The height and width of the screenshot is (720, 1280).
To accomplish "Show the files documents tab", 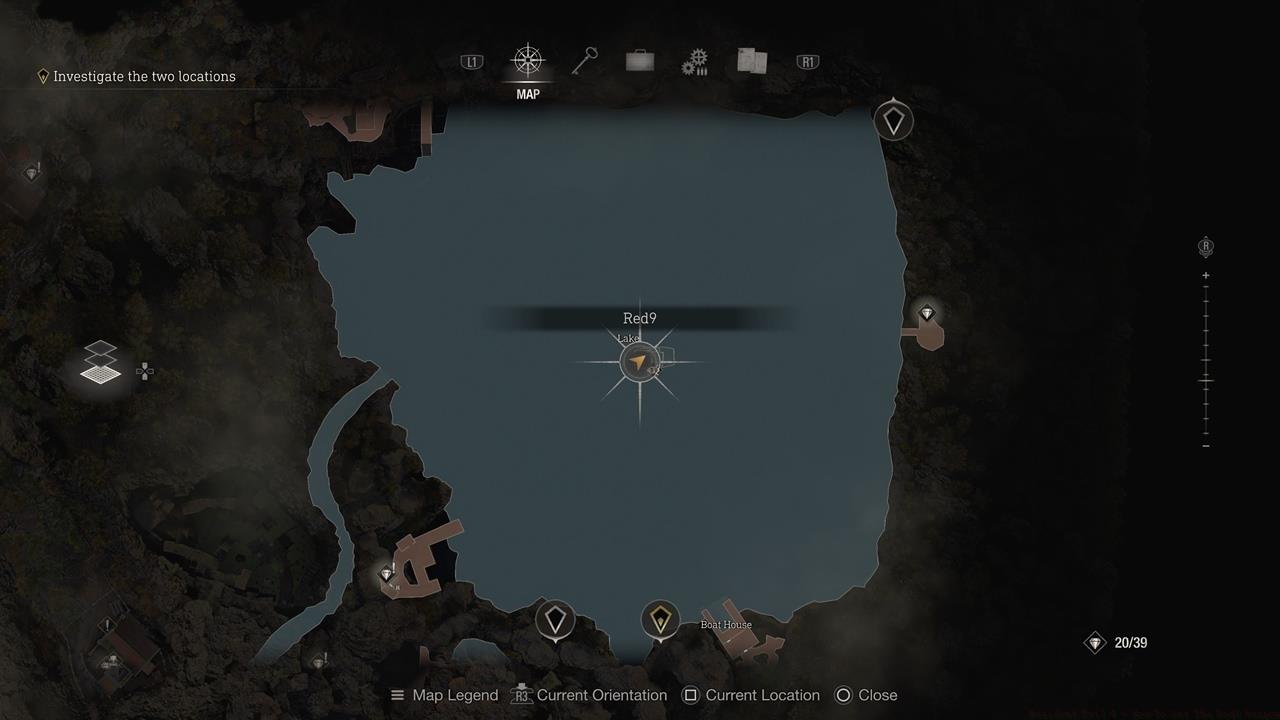I will point(752,62).
